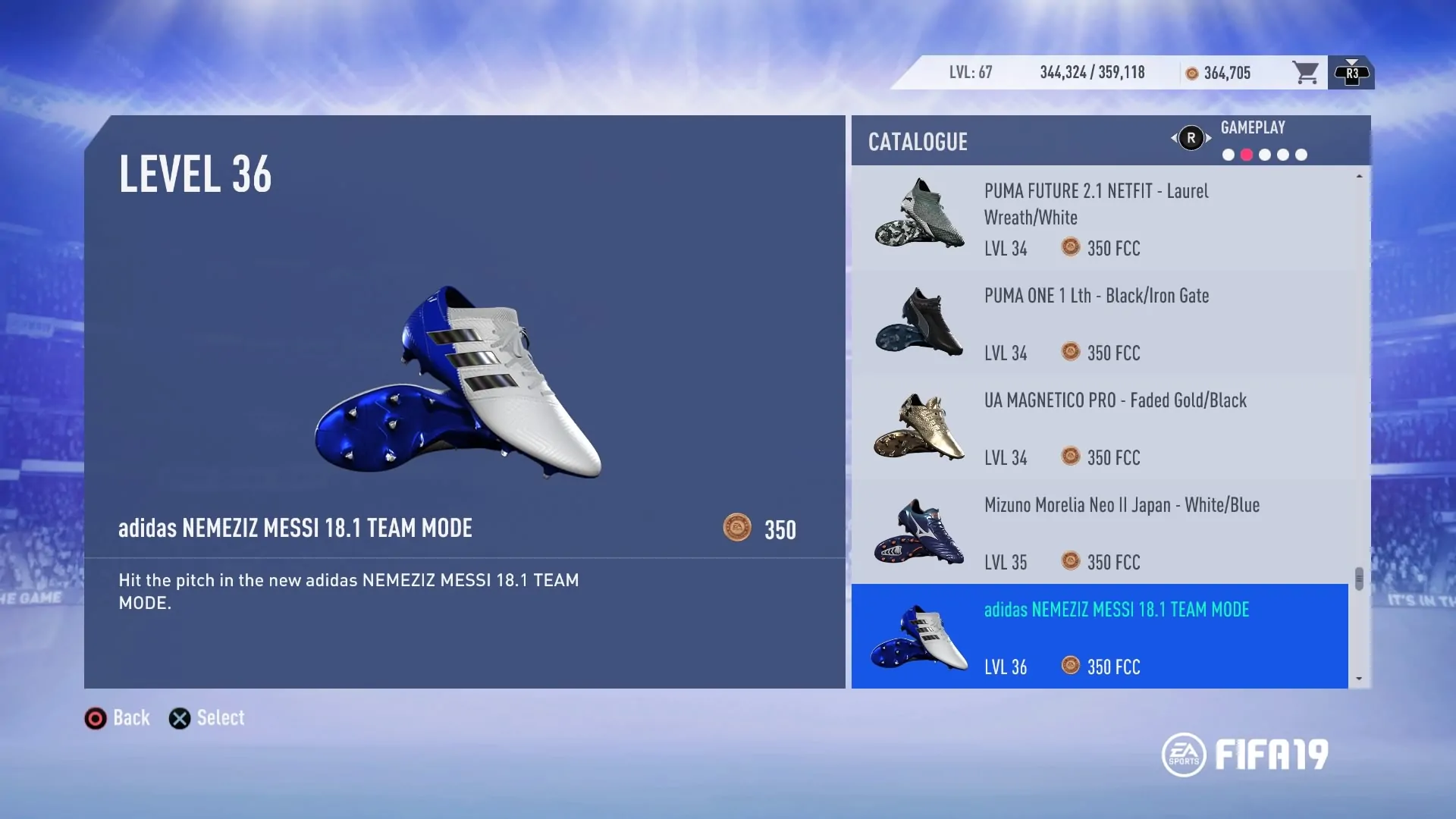Select the first catalogue page dot
Viewport: 1456px width, 819px height.
point(1228,154)
